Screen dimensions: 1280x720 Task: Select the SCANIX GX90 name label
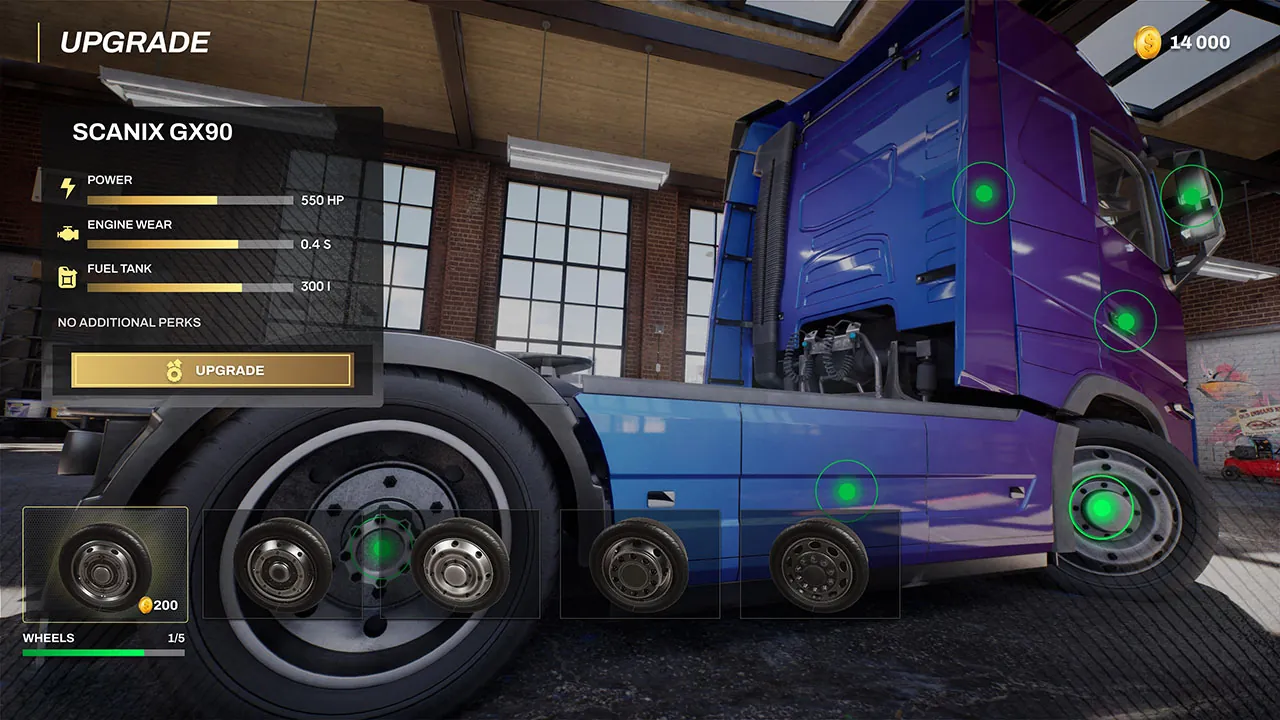pos(152,131)
